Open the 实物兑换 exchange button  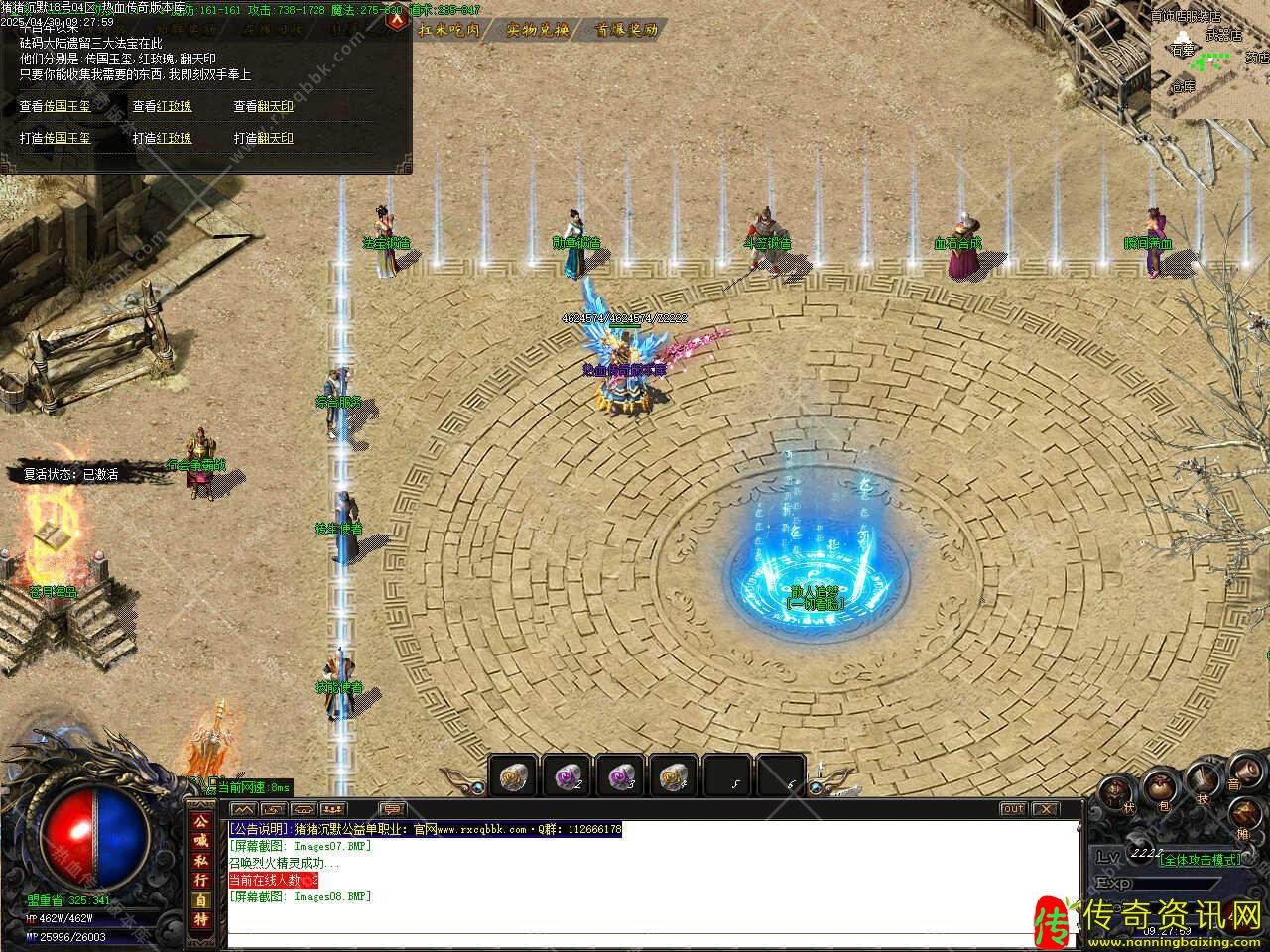(x=537, y=30)
